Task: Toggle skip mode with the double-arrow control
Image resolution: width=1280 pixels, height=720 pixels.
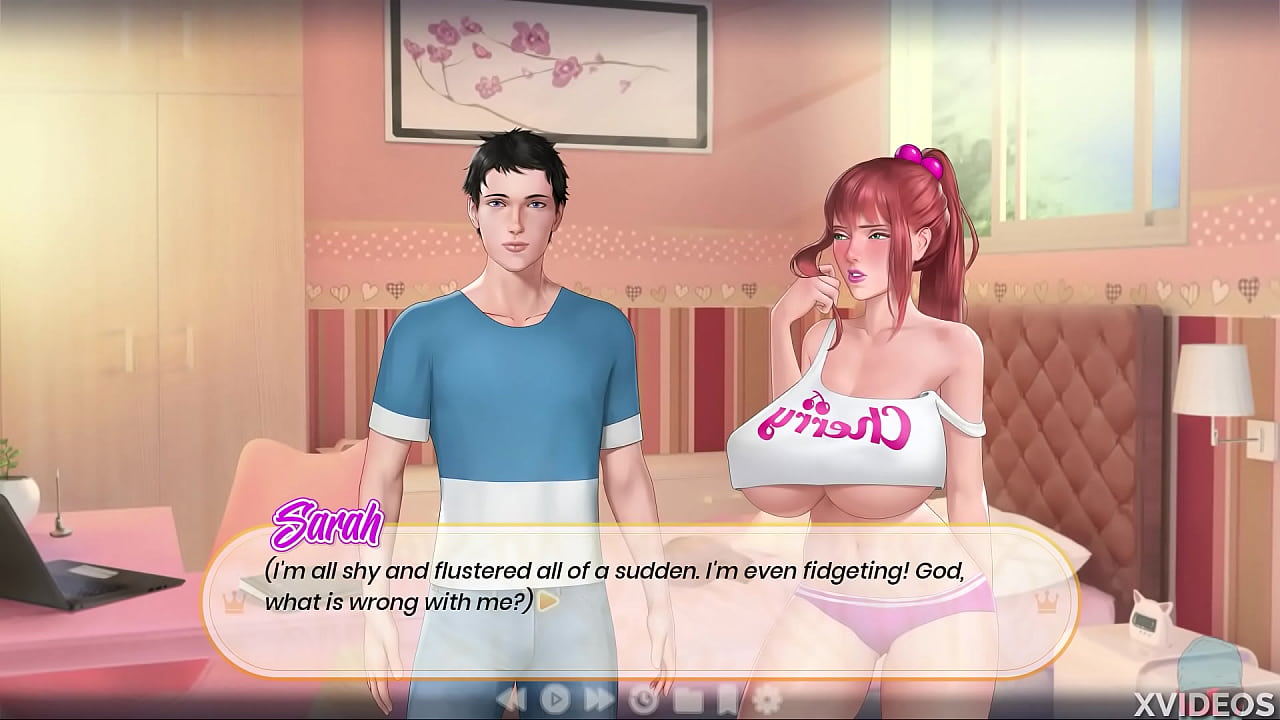Action: tap(598, 699)
